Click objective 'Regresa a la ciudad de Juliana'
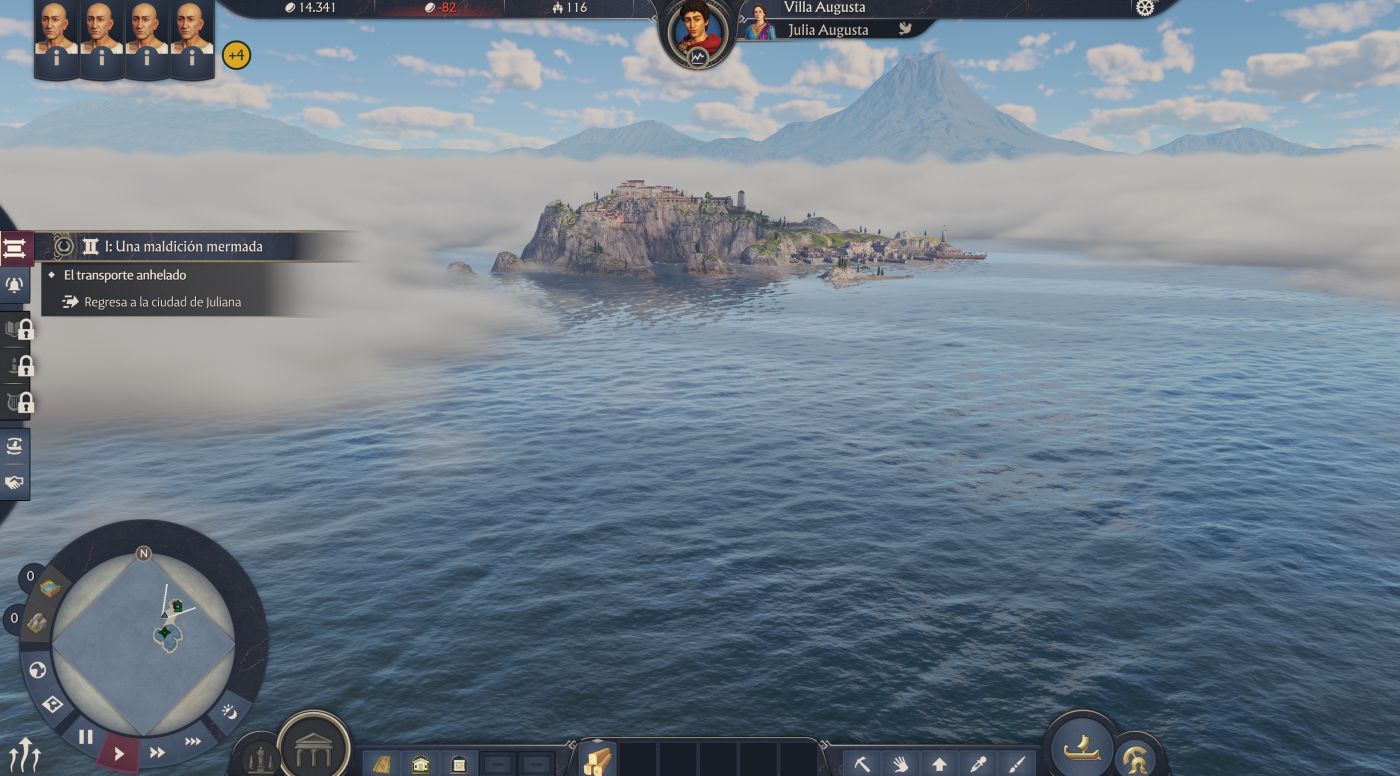 point(162,302)
